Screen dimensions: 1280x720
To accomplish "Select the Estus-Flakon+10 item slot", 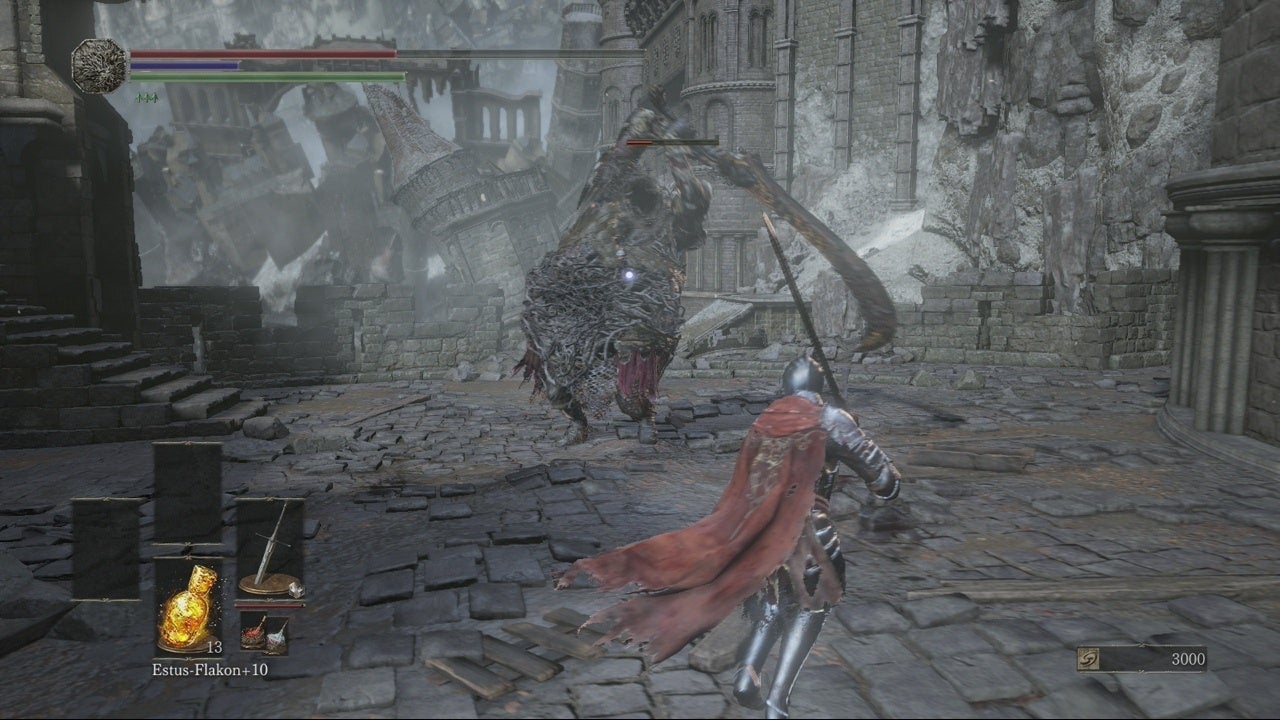I will (x=188, y=607).
